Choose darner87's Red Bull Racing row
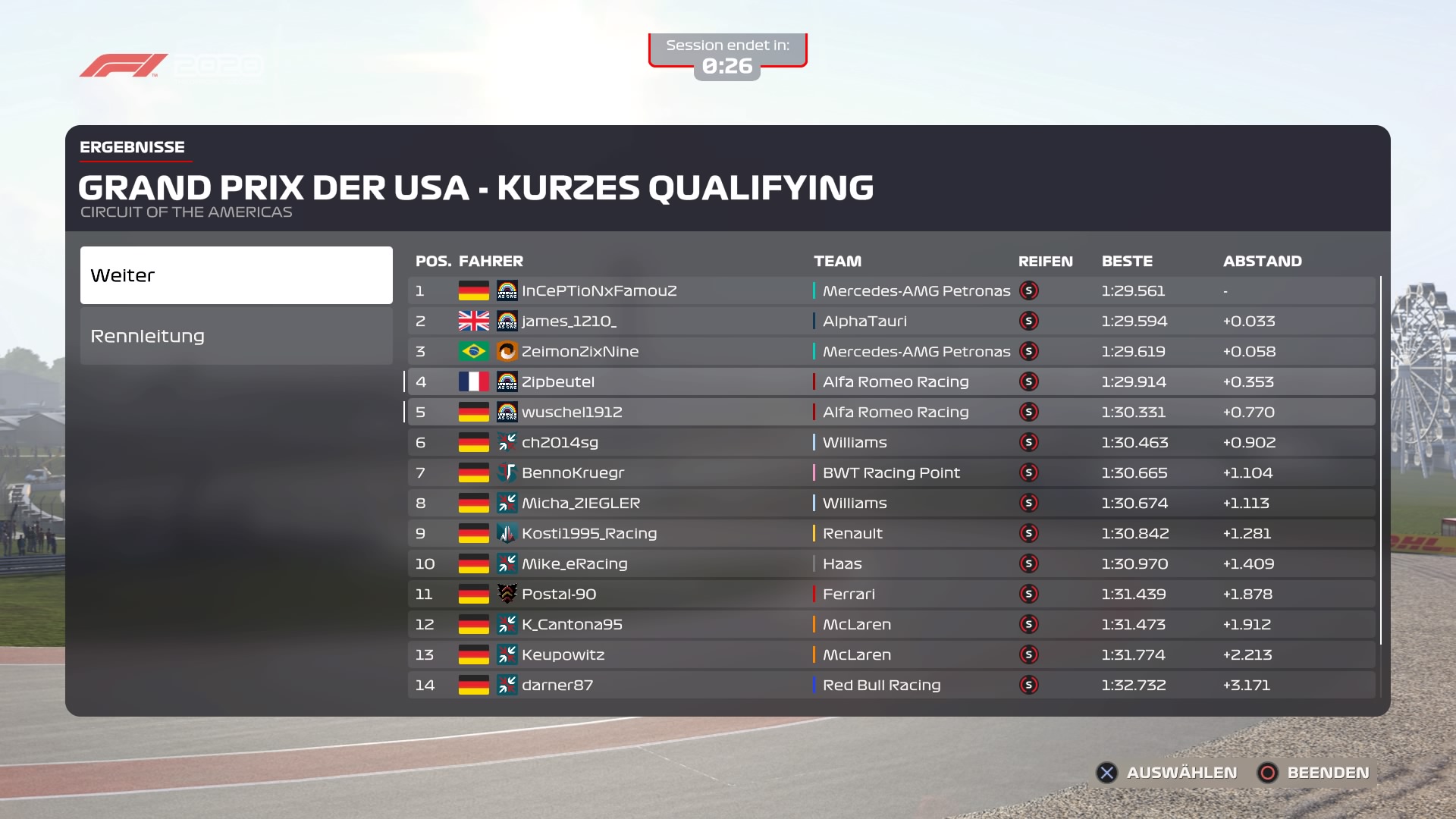This screenshot has height=819, width=1456. (890, 686)
